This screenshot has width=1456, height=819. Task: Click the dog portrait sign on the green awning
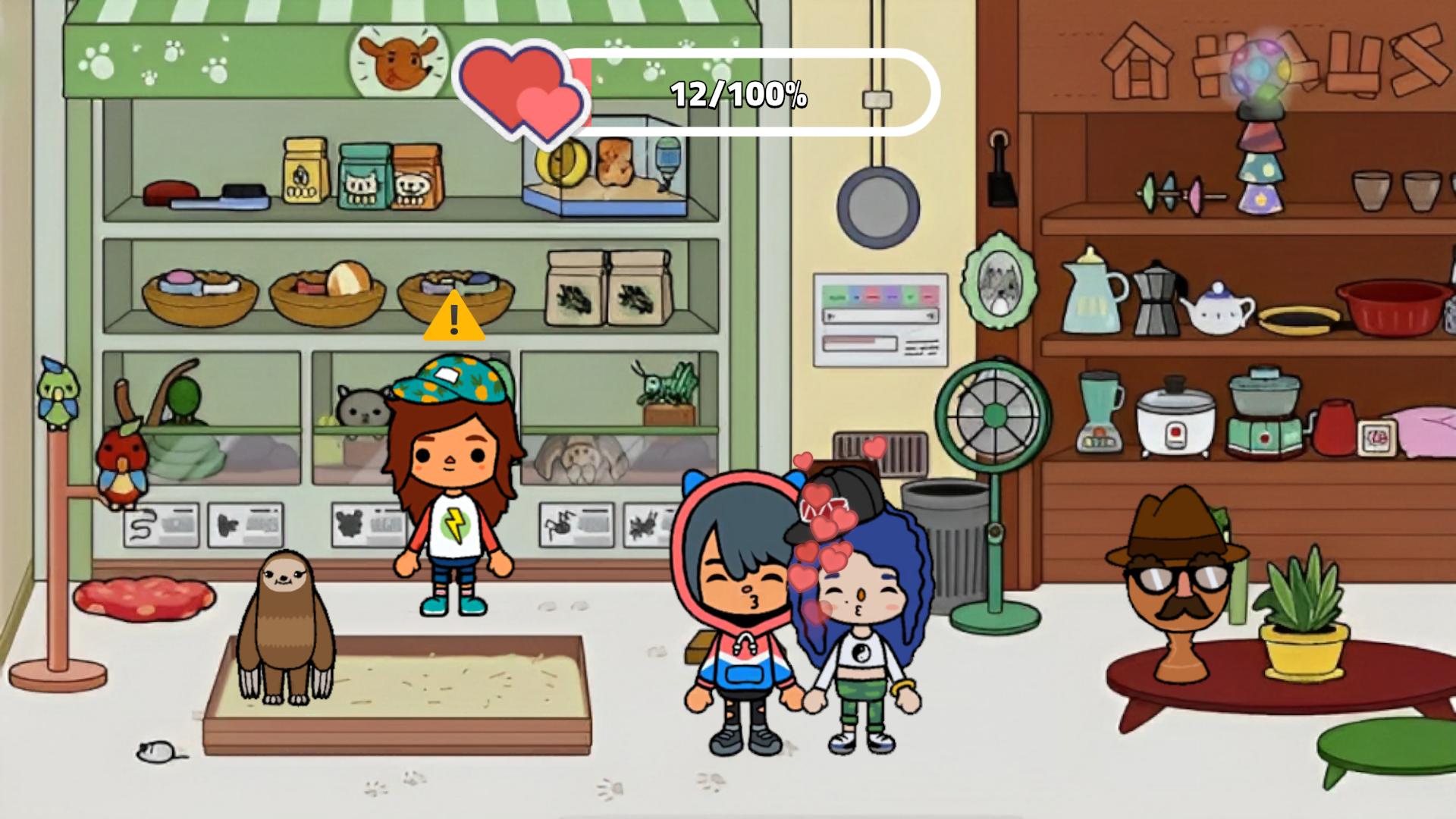click(397, 61)
